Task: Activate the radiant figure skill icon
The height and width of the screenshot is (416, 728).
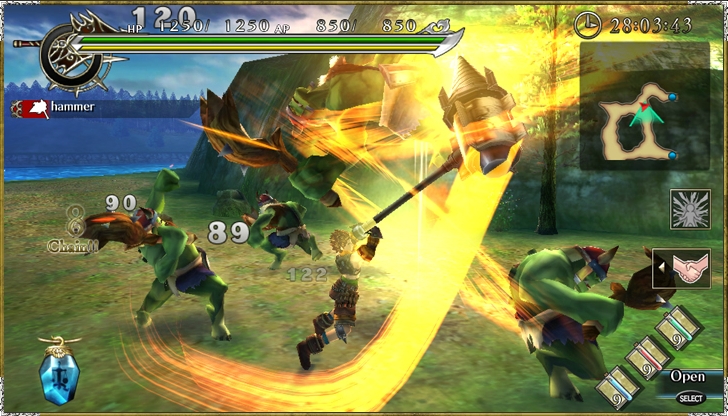Action: 689,210
